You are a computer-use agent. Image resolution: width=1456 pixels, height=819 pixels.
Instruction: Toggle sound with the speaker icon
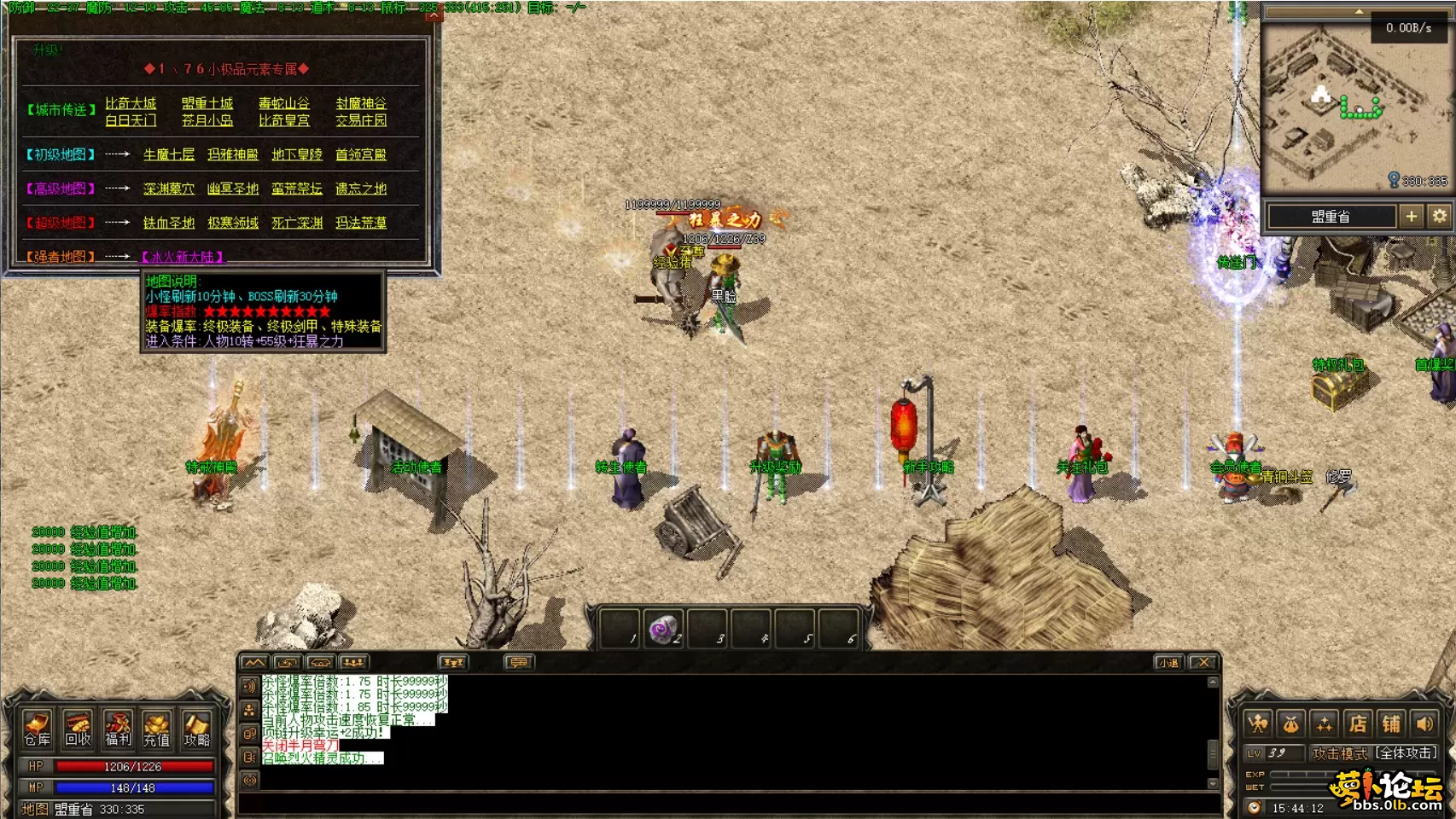coord(1425,724)
